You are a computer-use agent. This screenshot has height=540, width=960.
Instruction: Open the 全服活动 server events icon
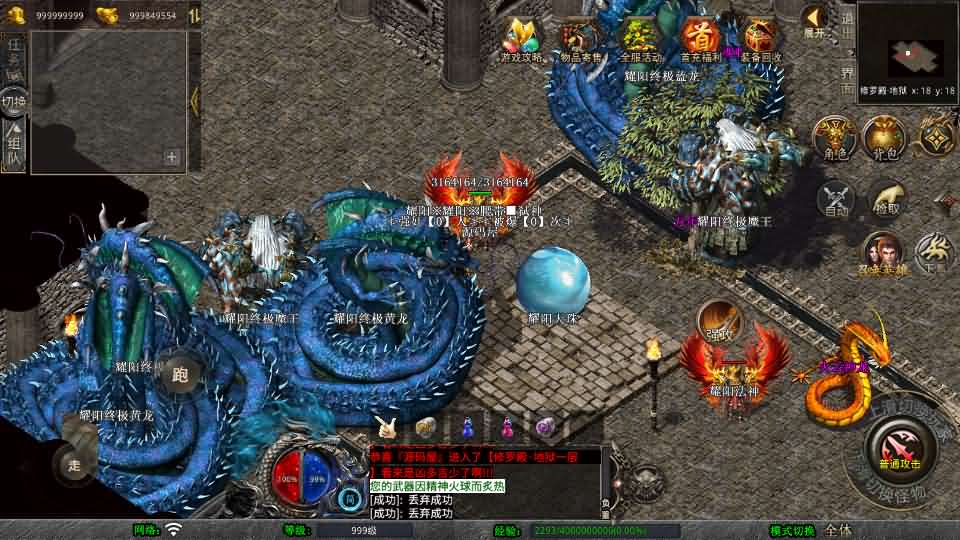coord(640,40)
